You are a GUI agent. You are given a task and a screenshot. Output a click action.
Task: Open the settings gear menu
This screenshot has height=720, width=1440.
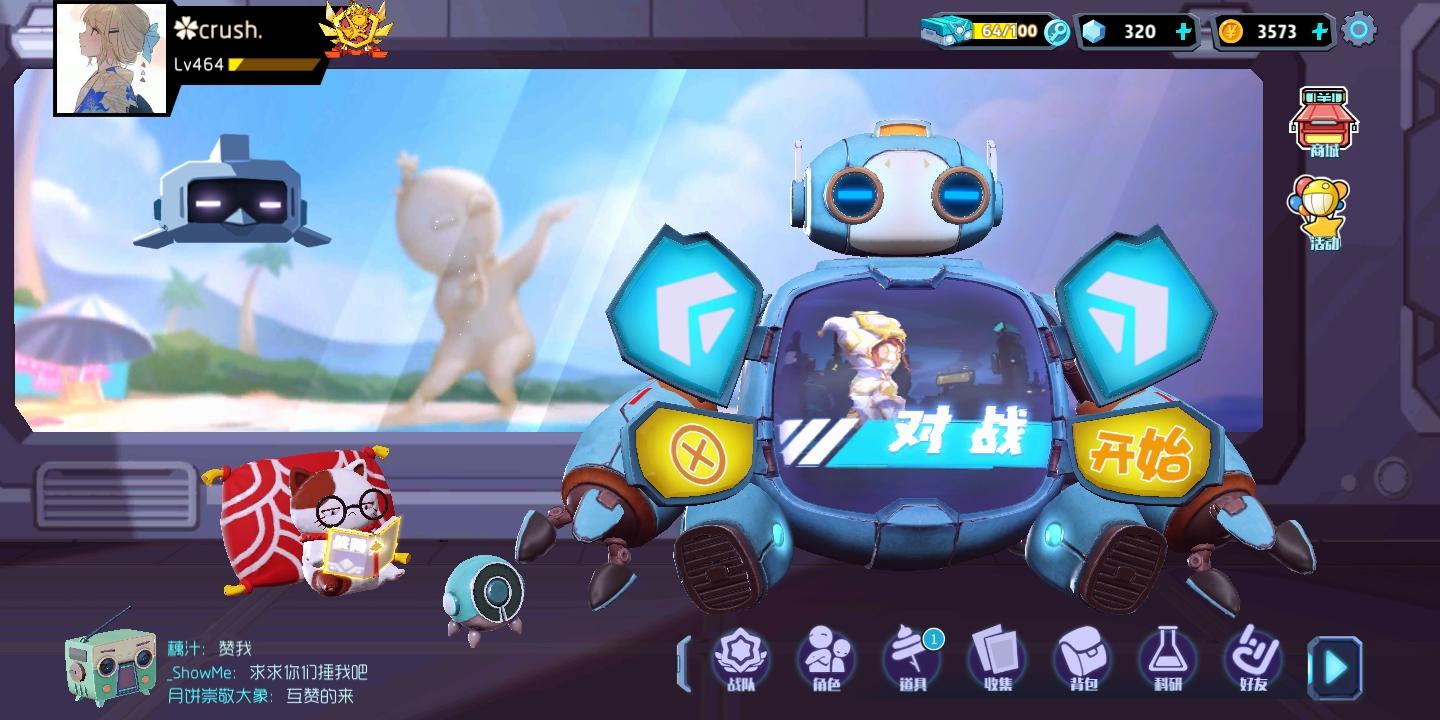click(x=1358, y=31)
